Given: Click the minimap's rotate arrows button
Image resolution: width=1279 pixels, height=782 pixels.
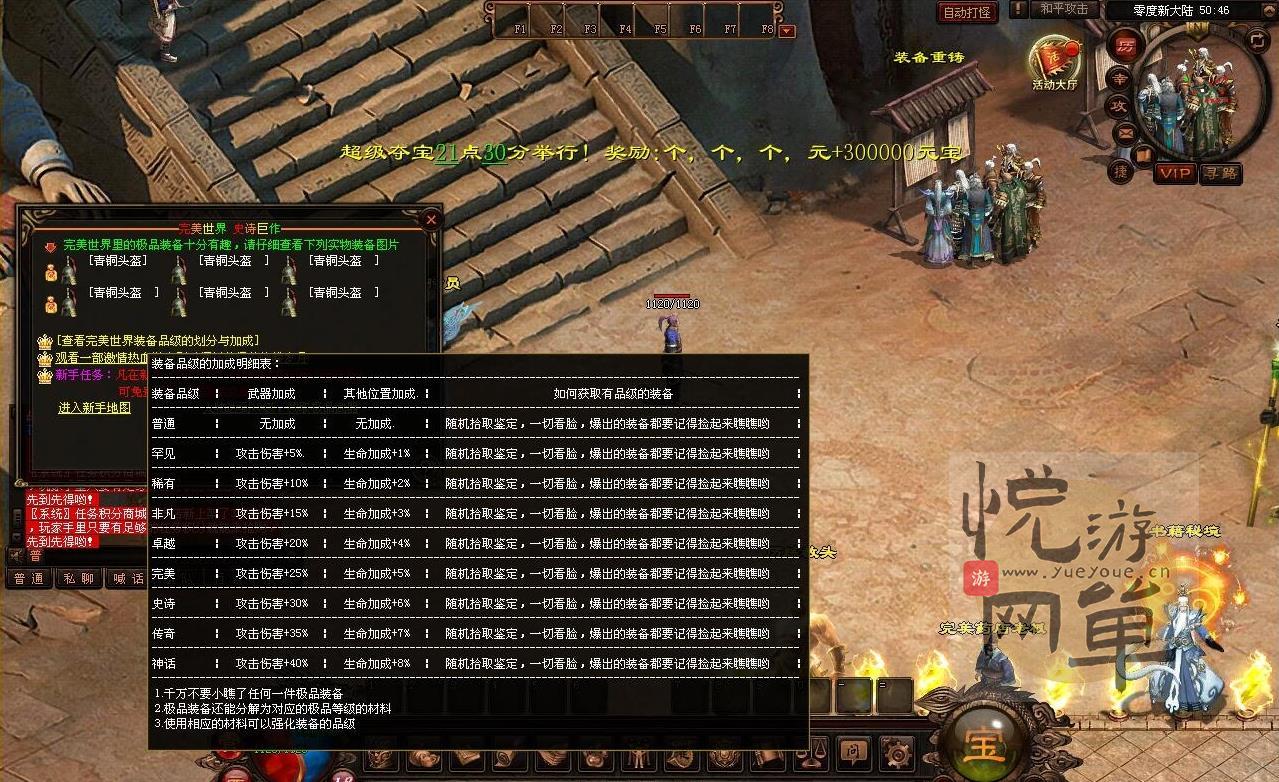Looking at the screenshot, I should tap(1258, 39).
